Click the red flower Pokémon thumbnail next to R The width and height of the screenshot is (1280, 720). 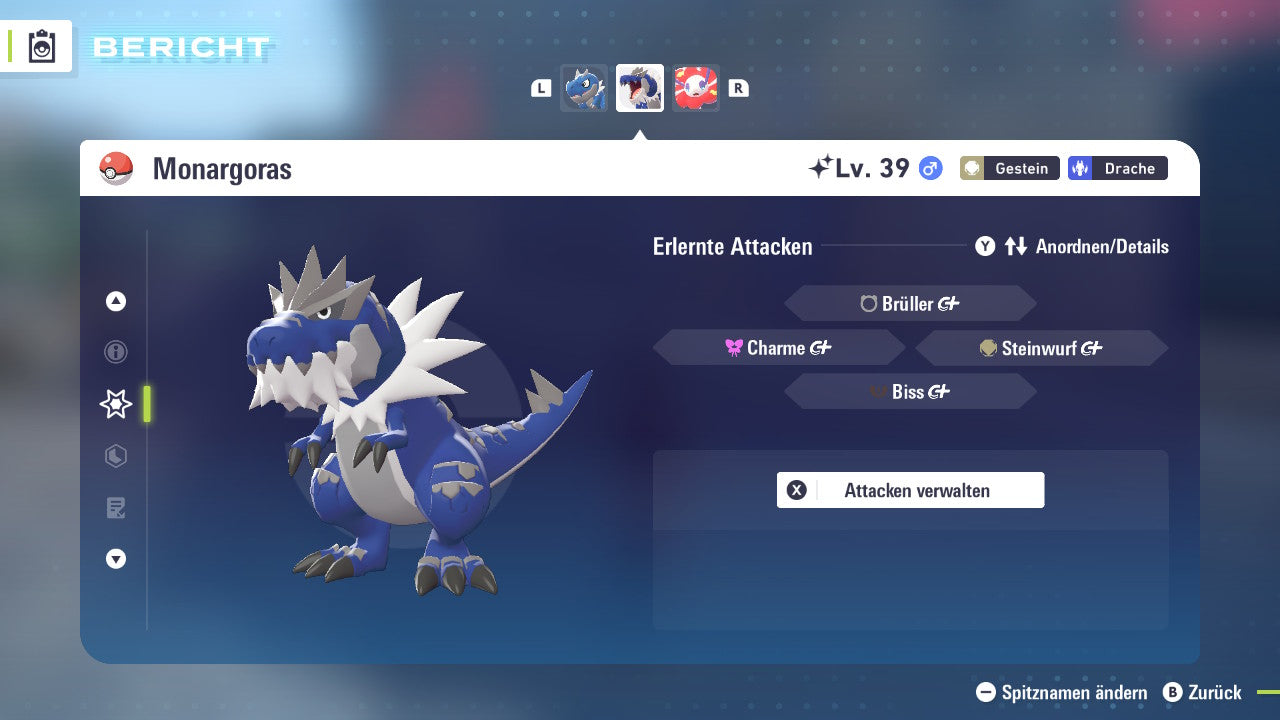coord(696,87)
